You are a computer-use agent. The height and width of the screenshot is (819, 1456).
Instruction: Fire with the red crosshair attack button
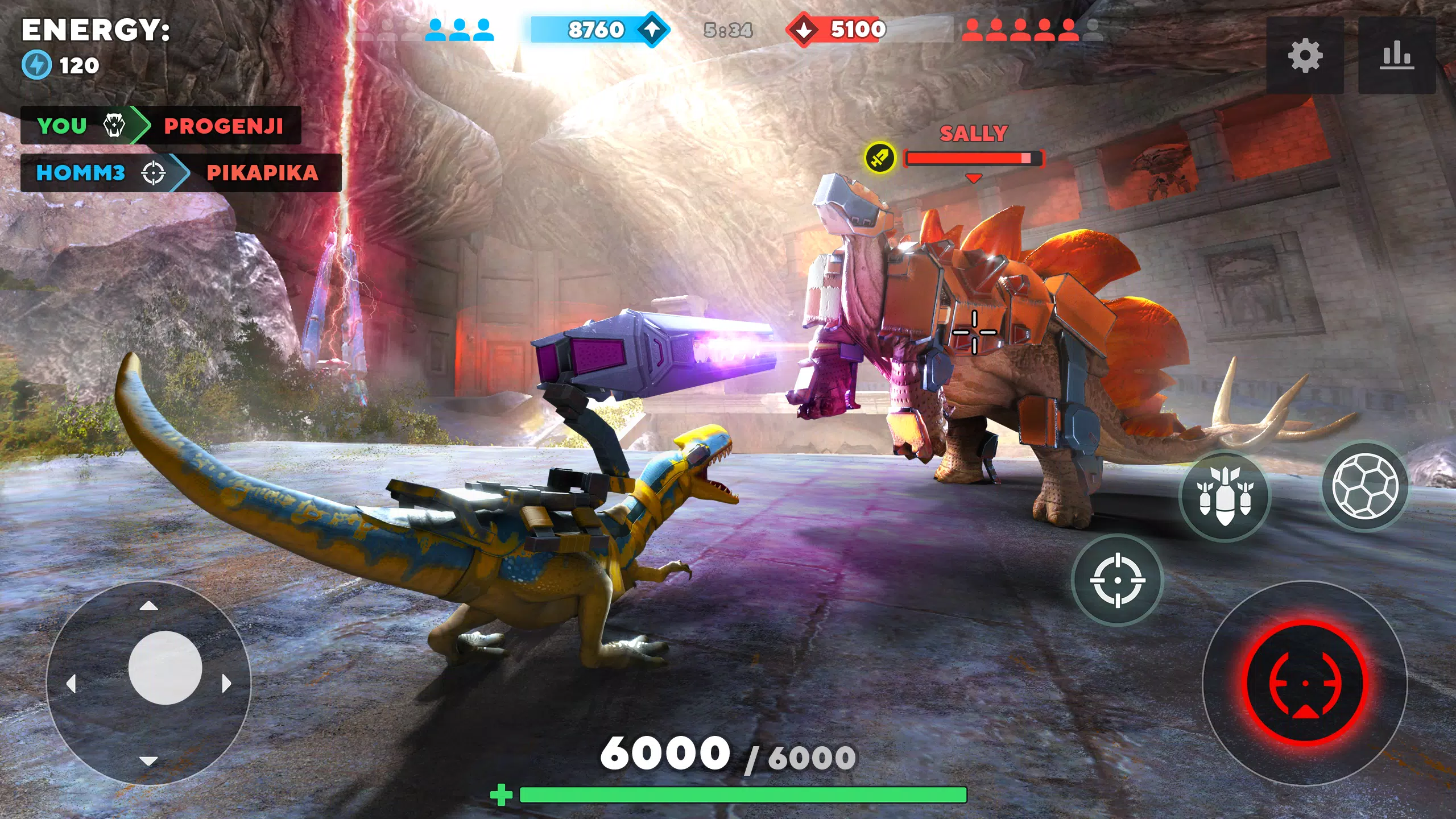[1305, 682]
